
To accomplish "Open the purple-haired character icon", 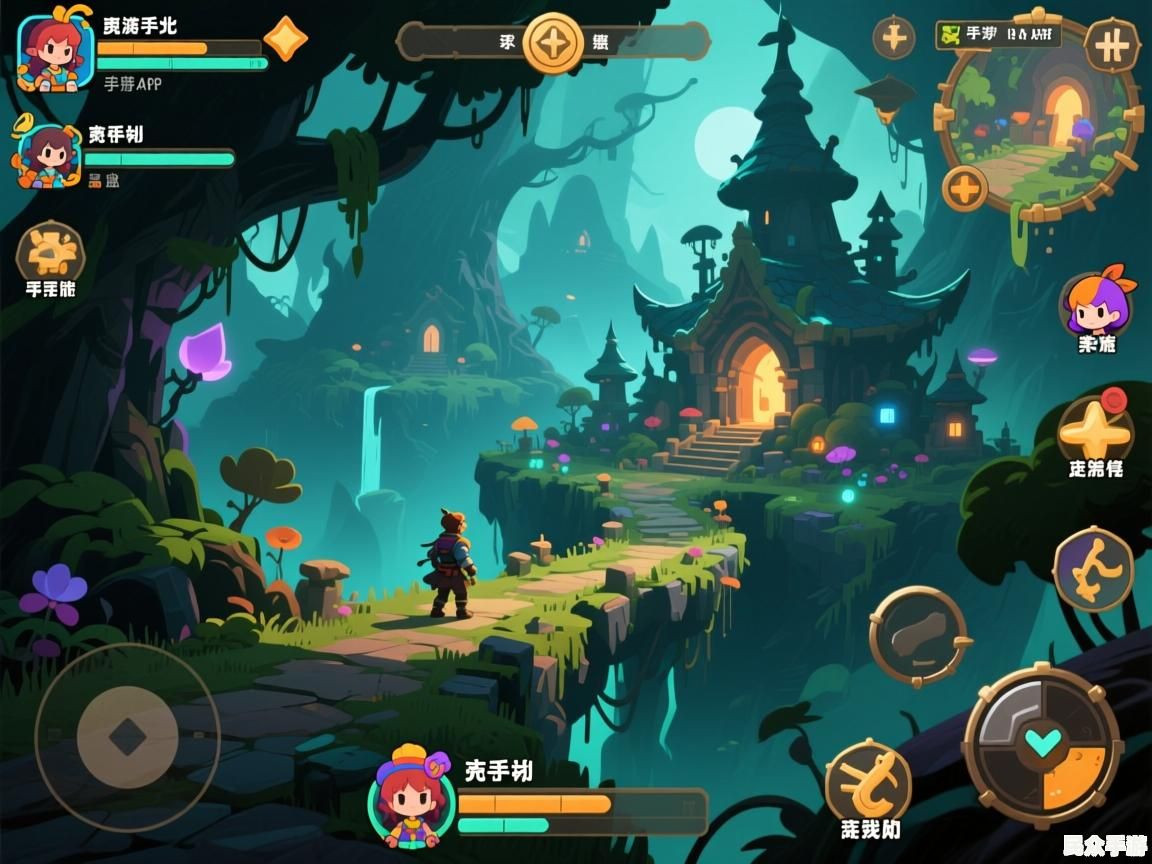I will pos(1097,303).
